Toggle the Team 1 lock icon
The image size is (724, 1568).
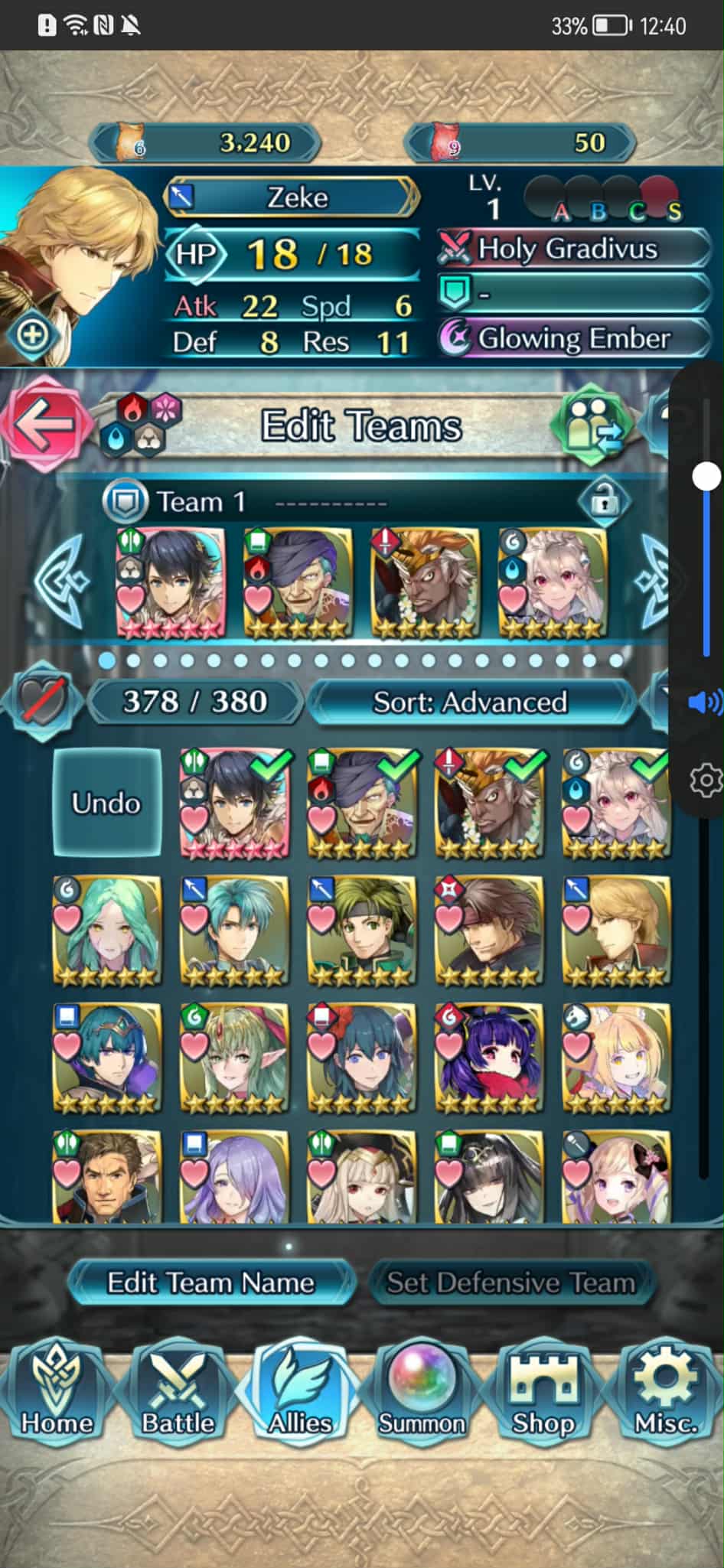(604, 502)
